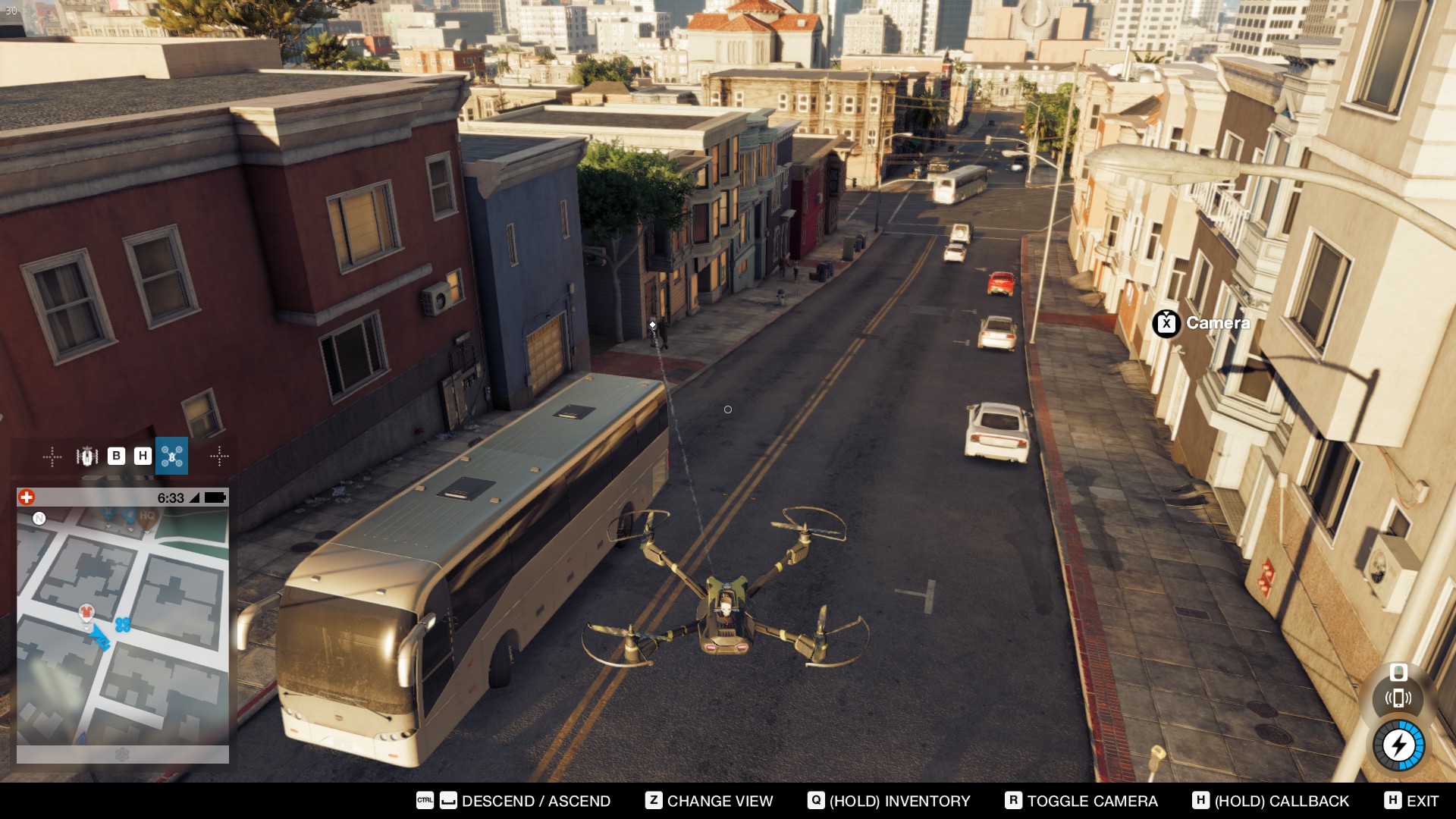Click the Callback option in the bottom bar

[1271, 801]
